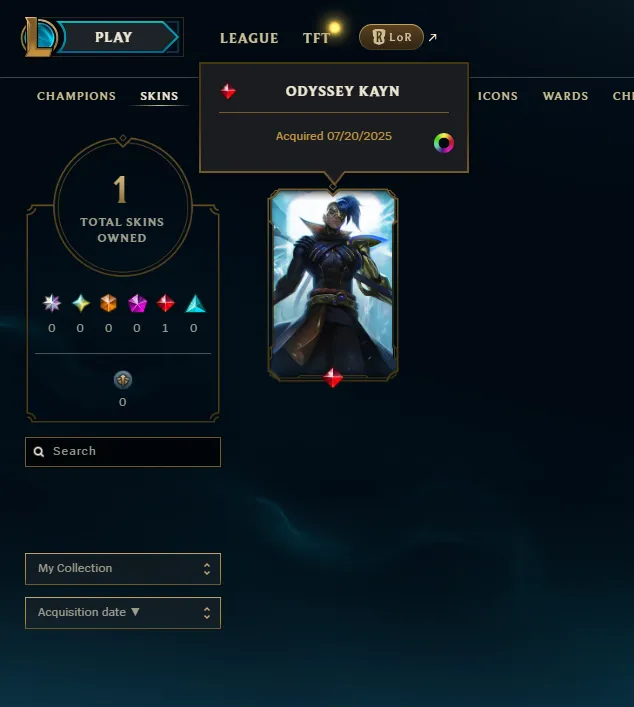The image size is (634, 707).
Task: Open the My Collection dropdown
Action: pyautogui.click(x=123, y=569)
